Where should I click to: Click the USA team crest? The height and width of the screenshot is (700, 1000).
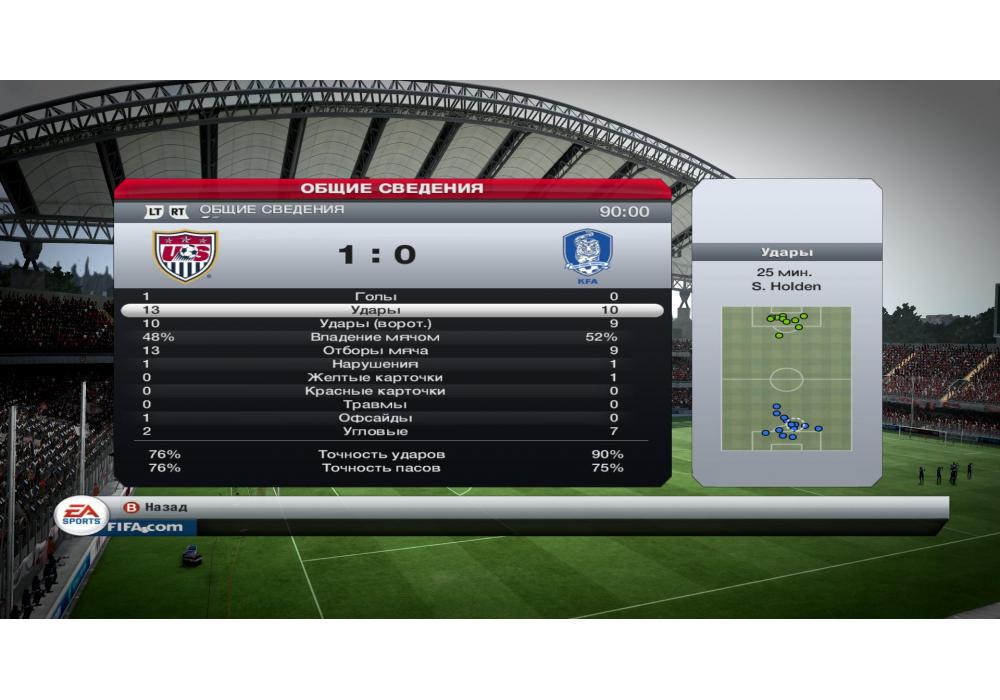185,256
